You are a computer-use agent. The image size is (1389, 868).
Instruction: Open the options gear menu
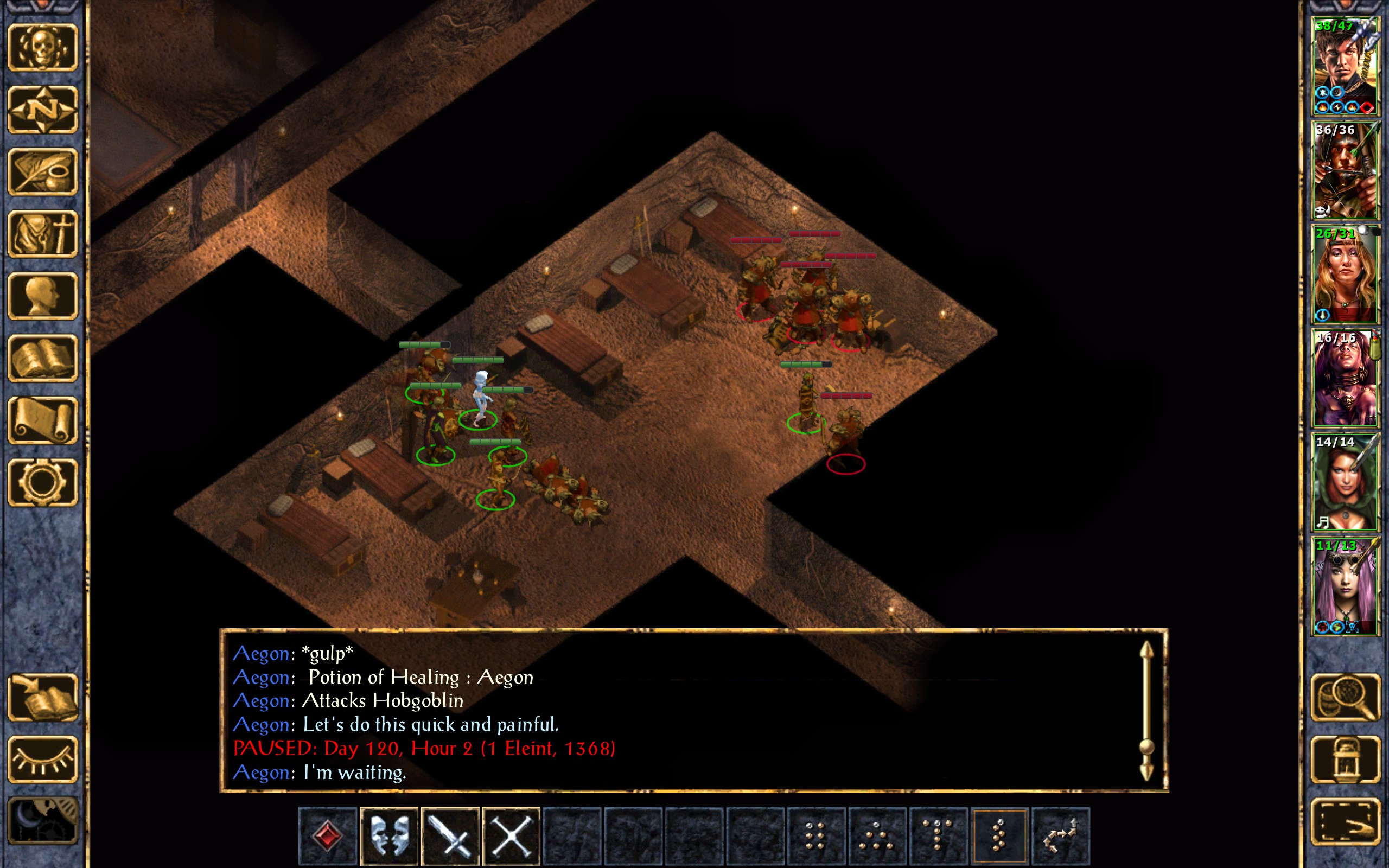pos(43,482)
